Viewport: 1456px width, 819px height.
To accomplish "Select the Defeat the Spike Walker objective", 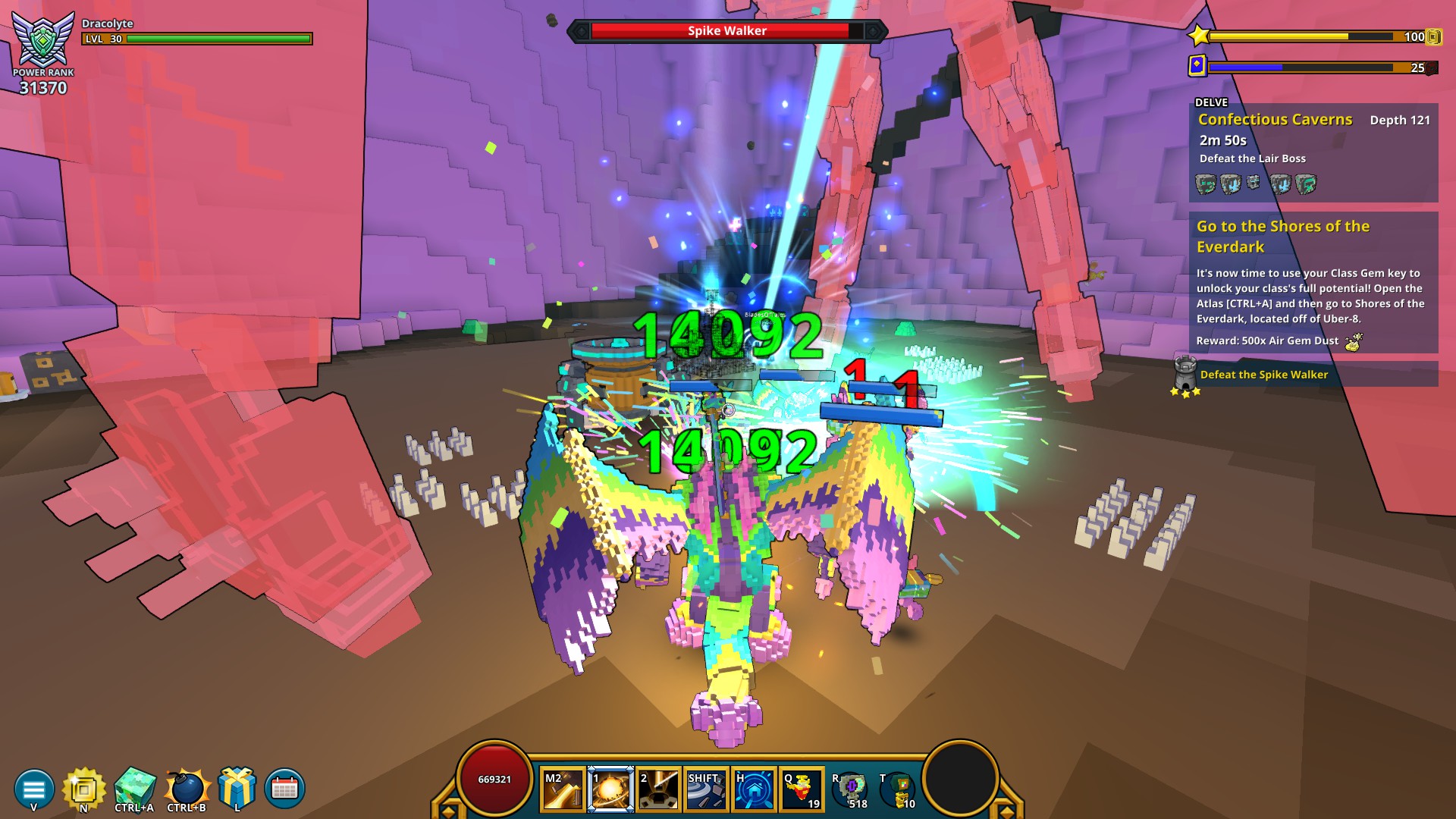I will tap(1263, 375).
